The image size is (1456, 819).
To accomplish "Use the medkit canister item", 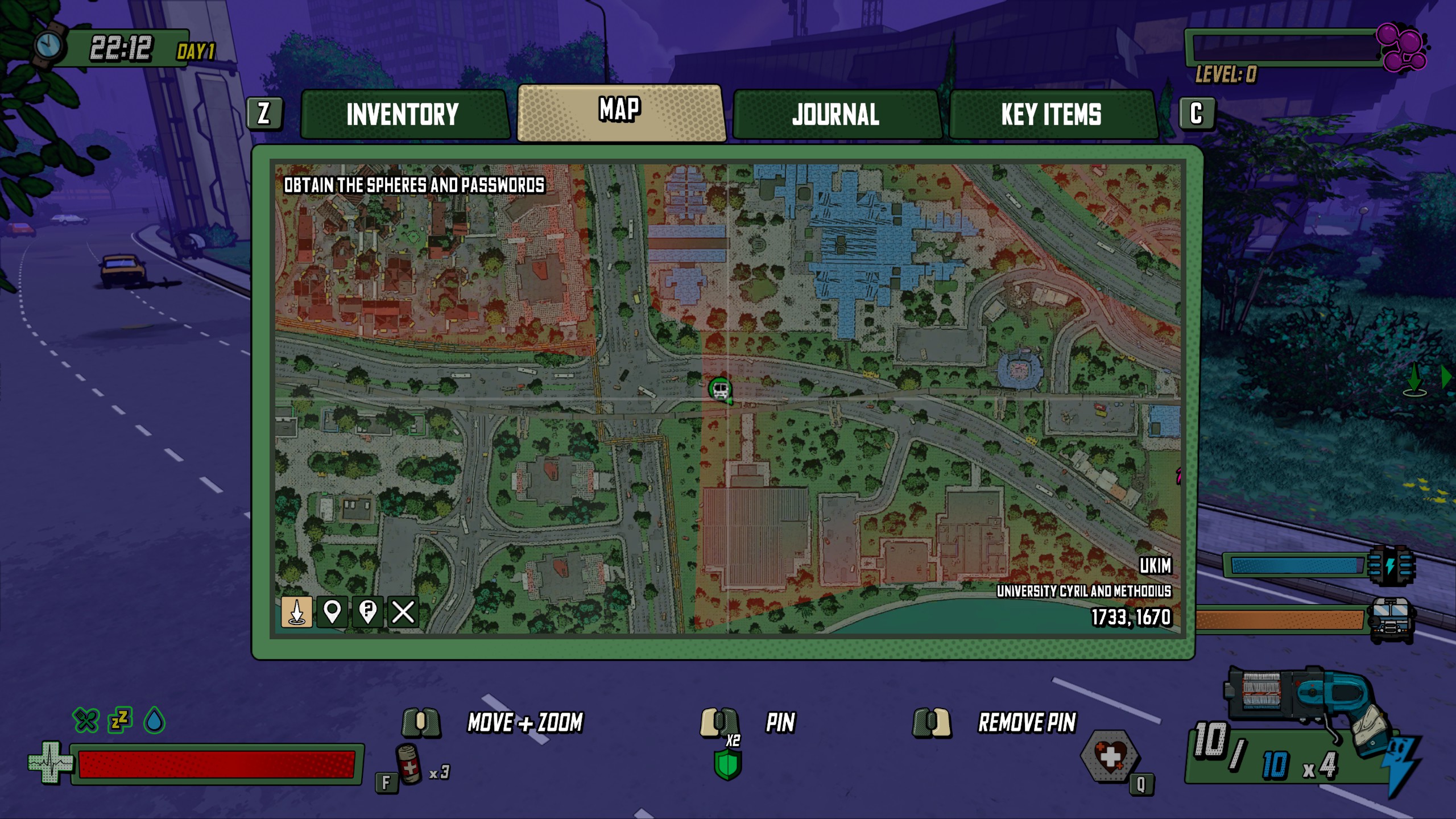I will 409,764.
